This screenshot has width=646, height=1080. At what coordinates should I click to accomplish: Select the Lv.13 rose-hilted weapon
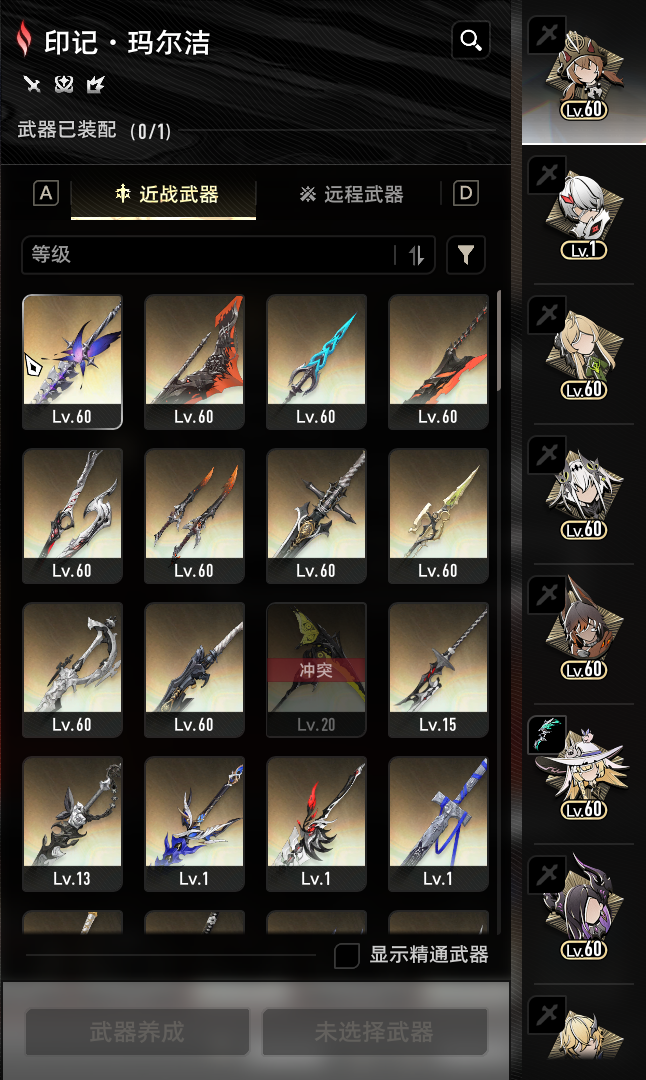click(x=72, y=822)
